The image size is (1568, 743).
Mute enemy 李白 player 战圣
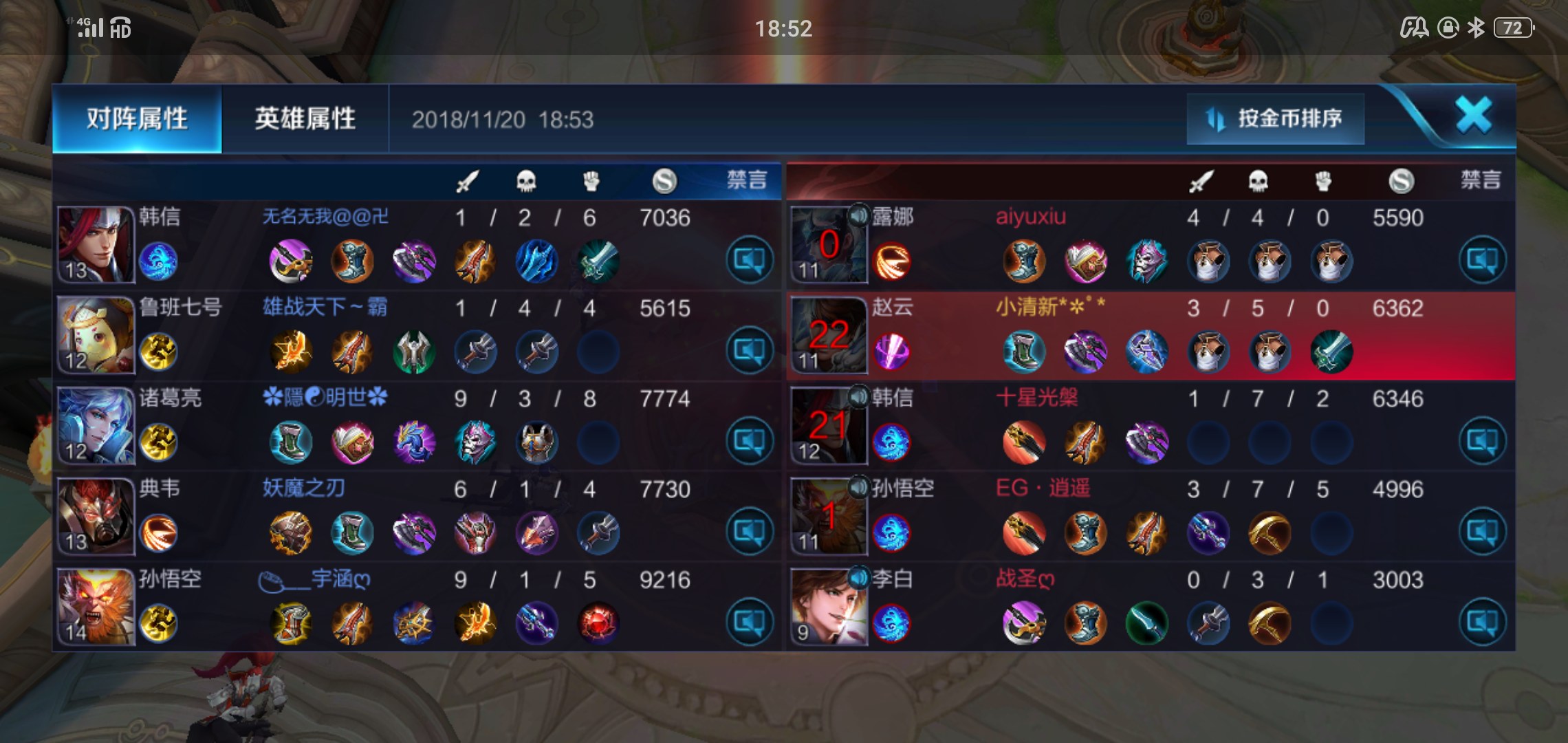click(x=1482, y=623)
